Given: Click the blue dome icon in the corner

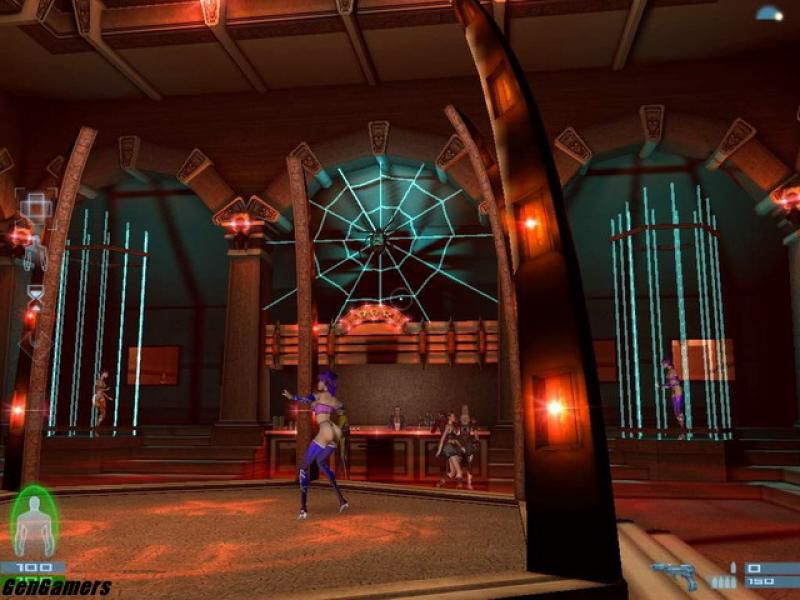Looking at the screenshot, I should click(x=769, y=13).
